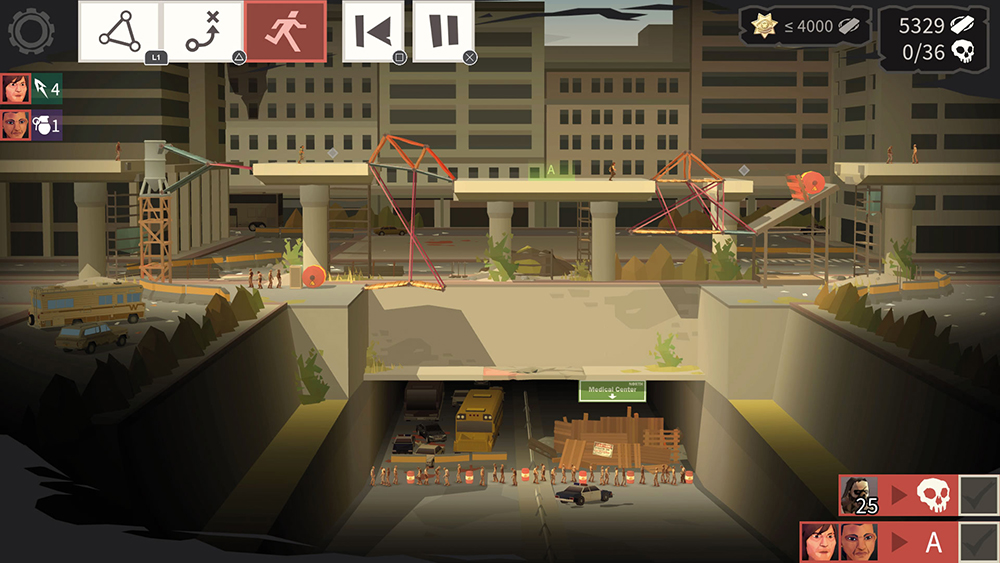Select the survivor with the arrow ability

[x=32, y=89]
